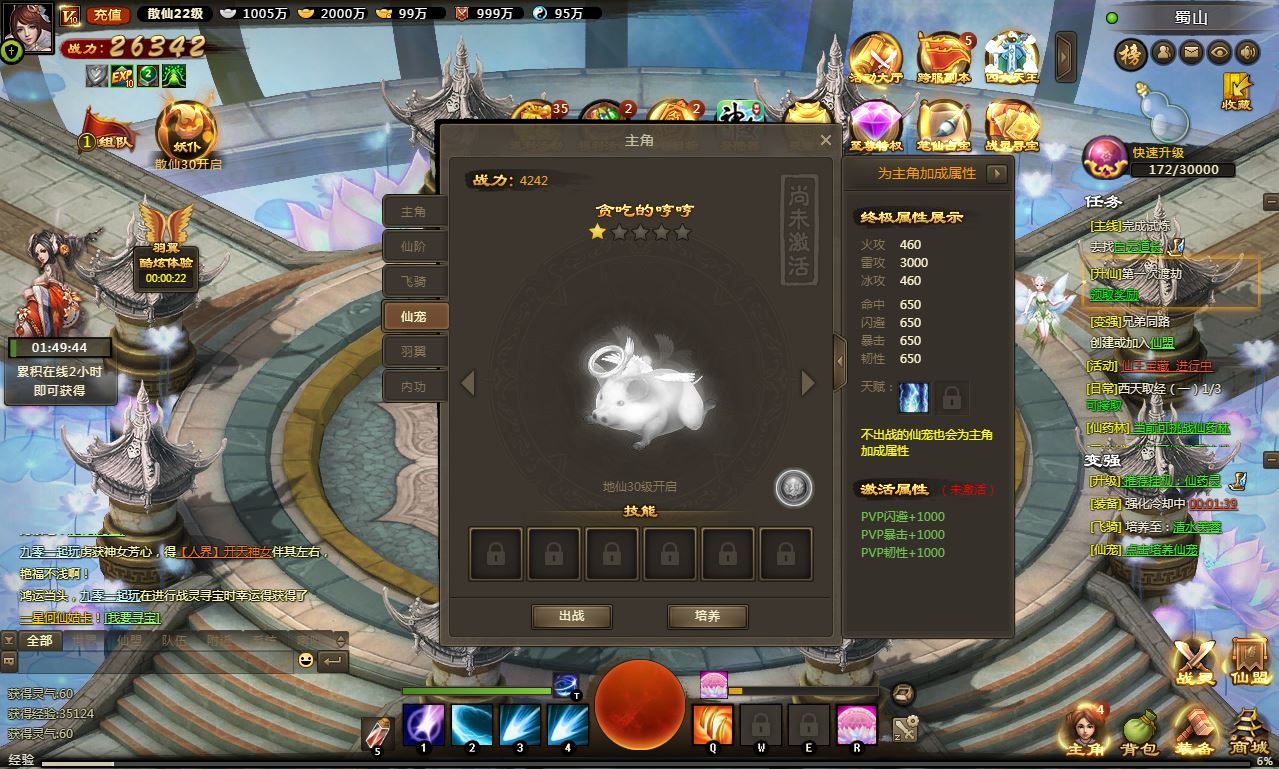The image size is (1279, 769).
Task: Click the 收藏 favorite icon
Action: (1236, 92)
